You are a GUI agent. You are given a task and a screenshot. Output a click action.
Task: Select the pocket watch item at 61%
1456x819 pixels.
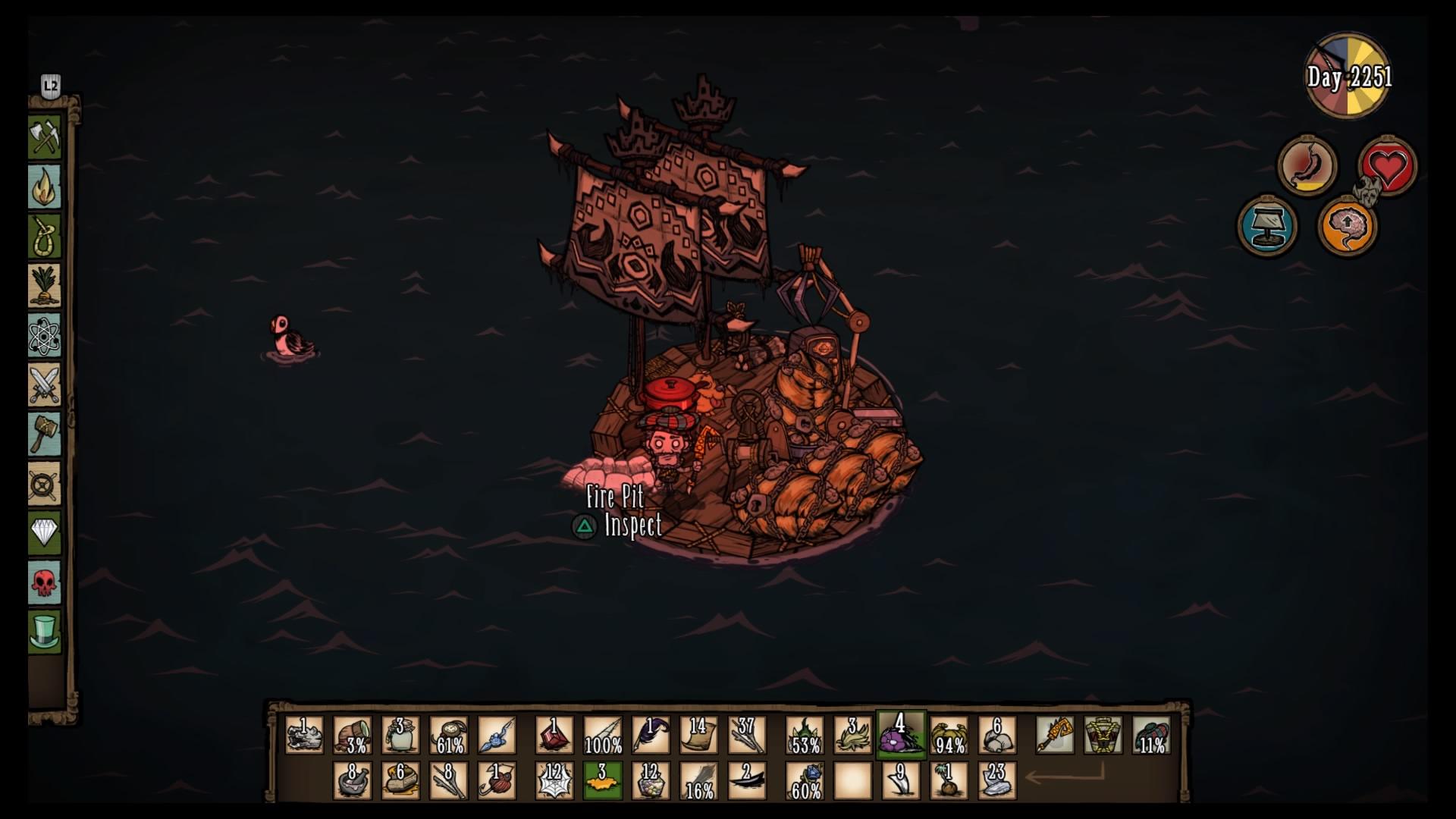(x=449, y=735)
